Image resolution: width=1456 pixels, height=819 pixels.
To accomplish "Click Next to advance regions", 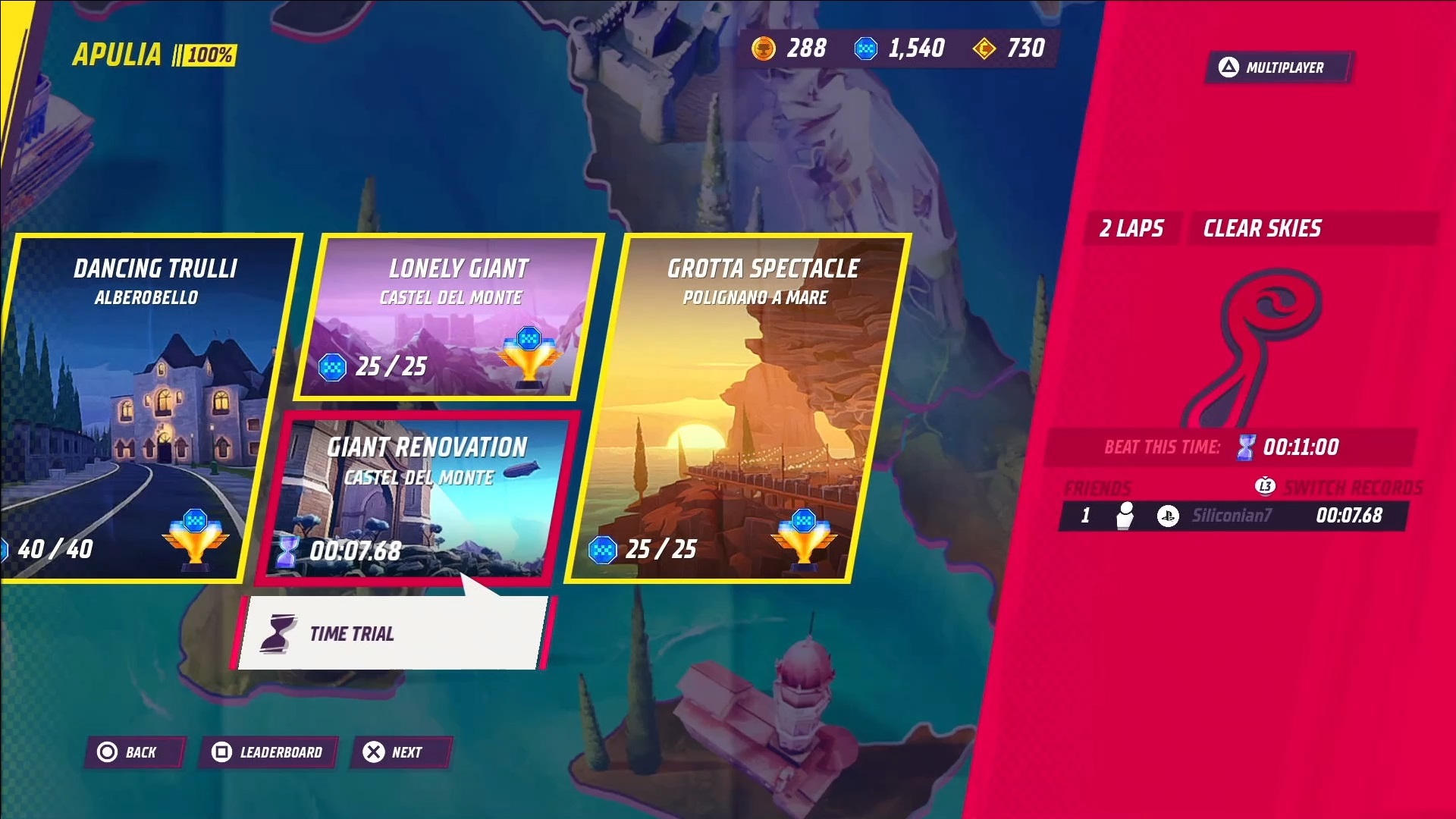I will (401, 752).
